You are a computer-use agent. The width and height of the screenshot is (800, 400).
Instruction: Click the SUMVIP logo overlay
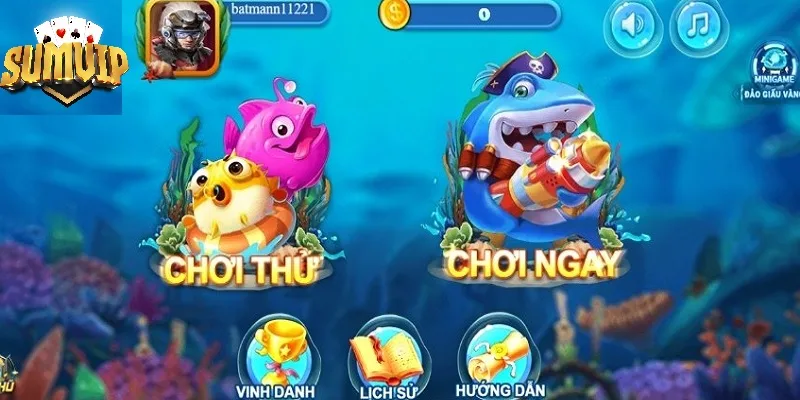pos(63,62)
